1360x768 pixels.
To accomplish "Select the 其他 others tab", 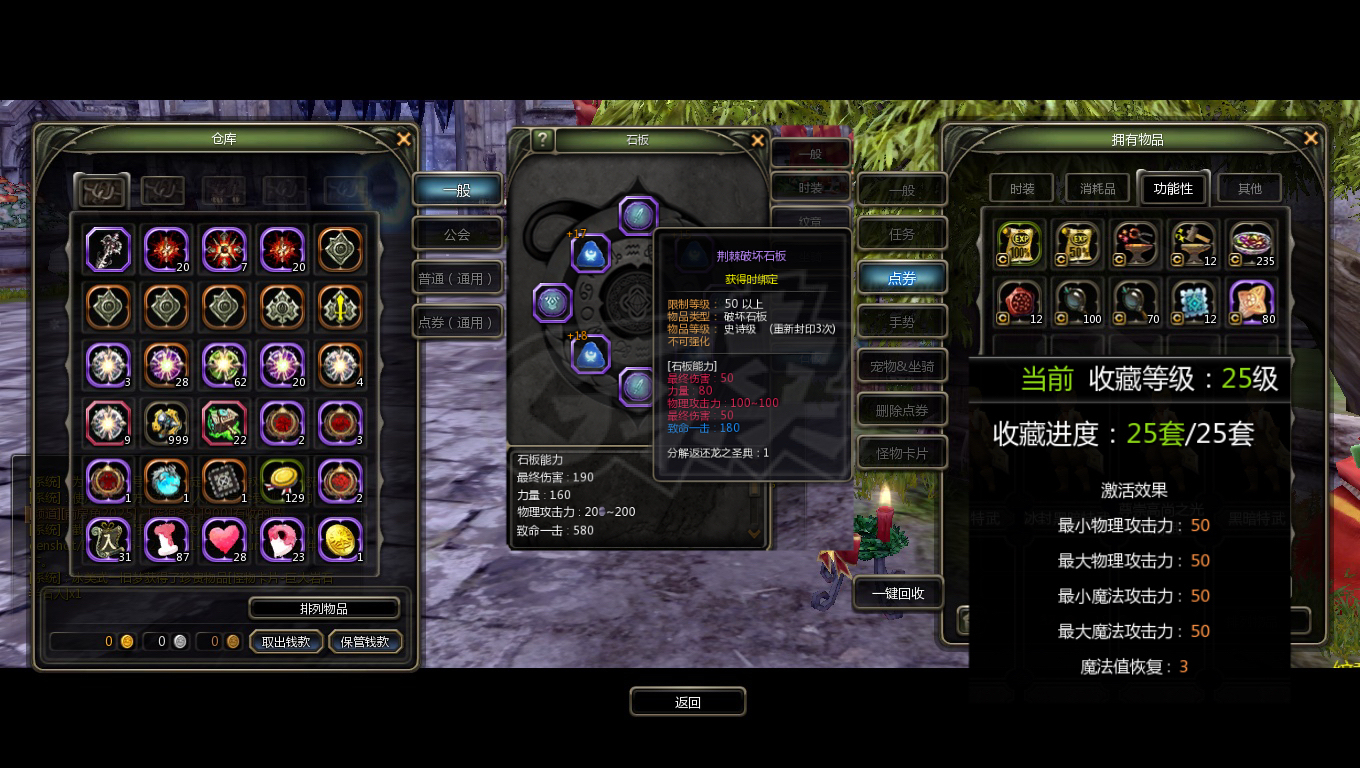I will tap(1249, 188).
